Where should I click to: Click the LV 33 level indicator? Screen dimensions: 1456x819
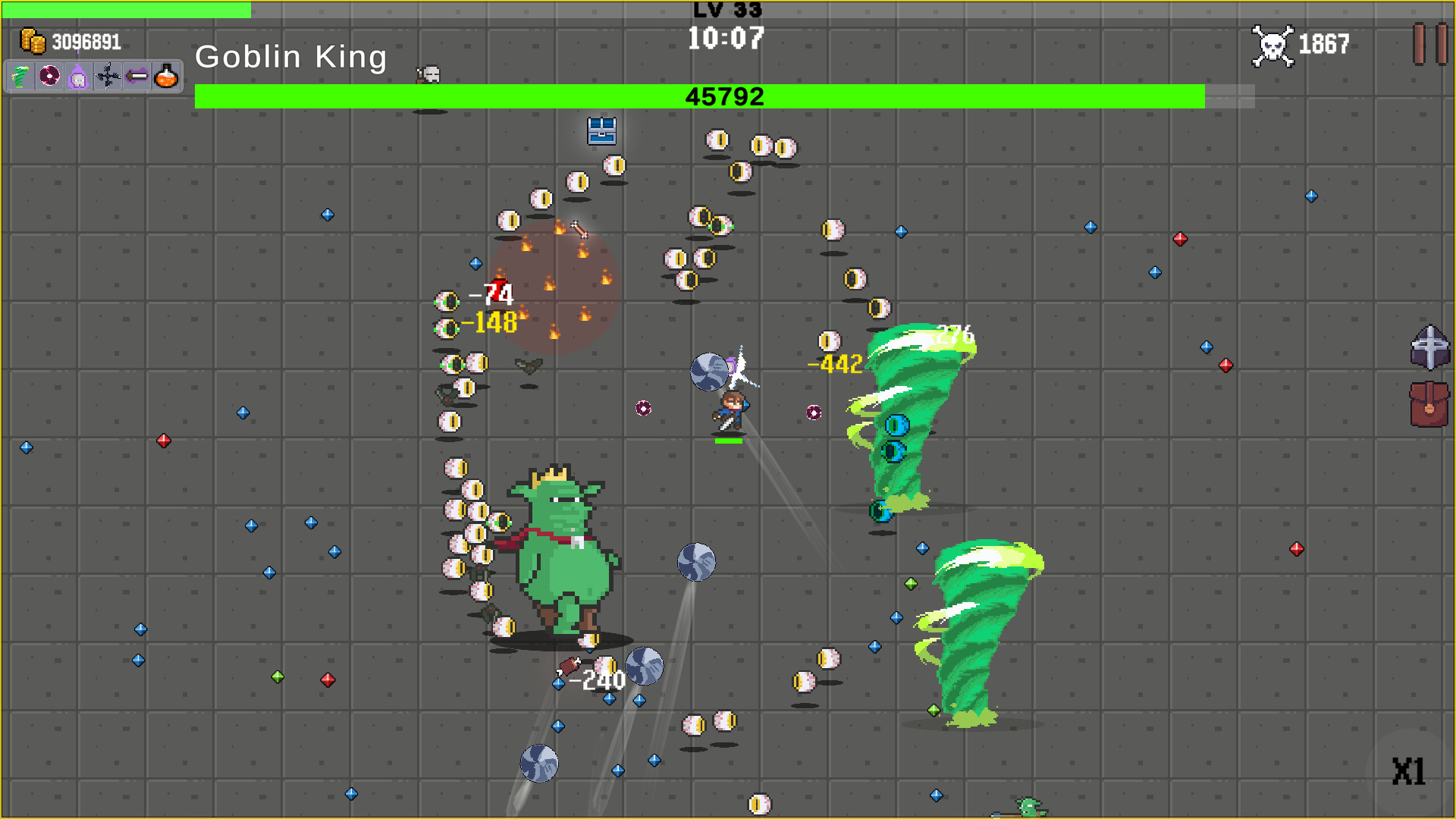(x=726, y=11)
